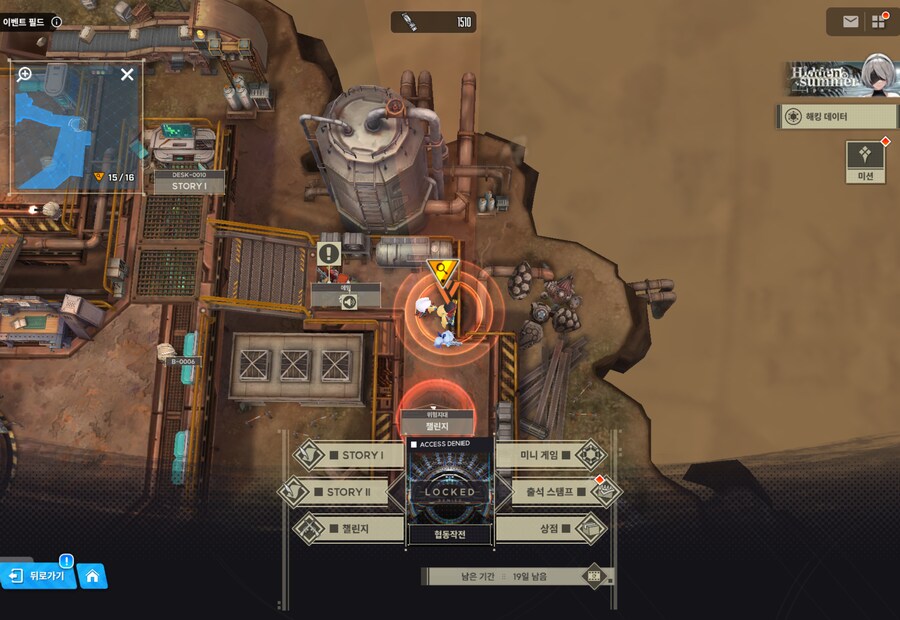This screenshot has height=620, width=900.
Task: Show 이벤트 필드 info via the i icon
Action: coord(56,21)
